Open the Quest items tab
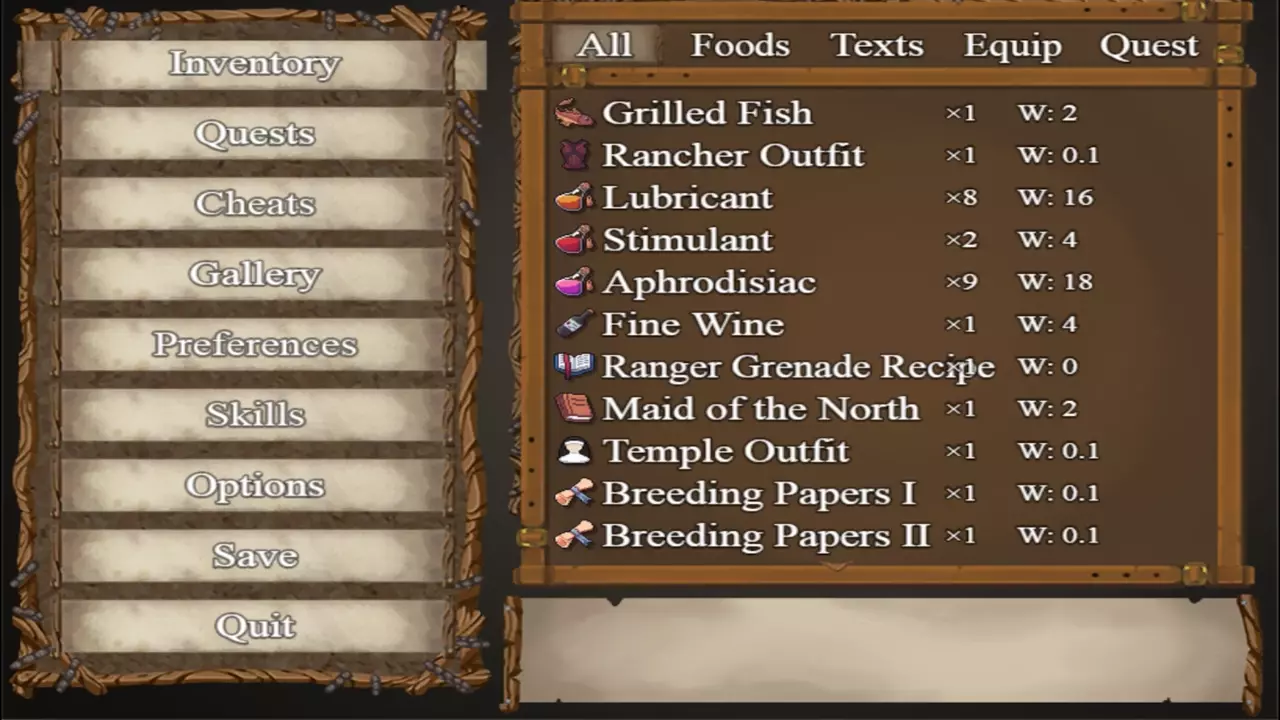The width and height of the screenshot is (1280, 720). (x=1148, y=46)
